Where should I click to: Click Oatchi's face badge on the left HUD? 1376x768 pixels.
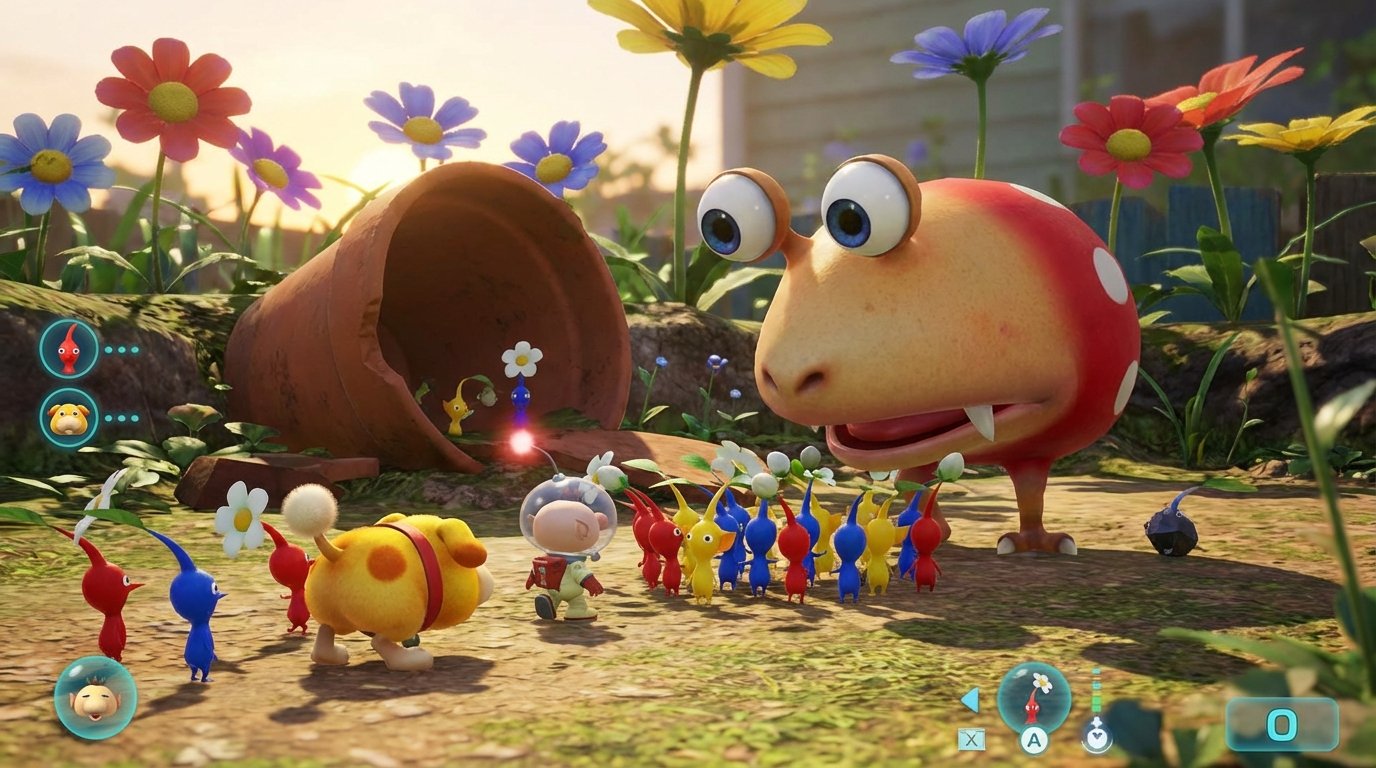68,420
